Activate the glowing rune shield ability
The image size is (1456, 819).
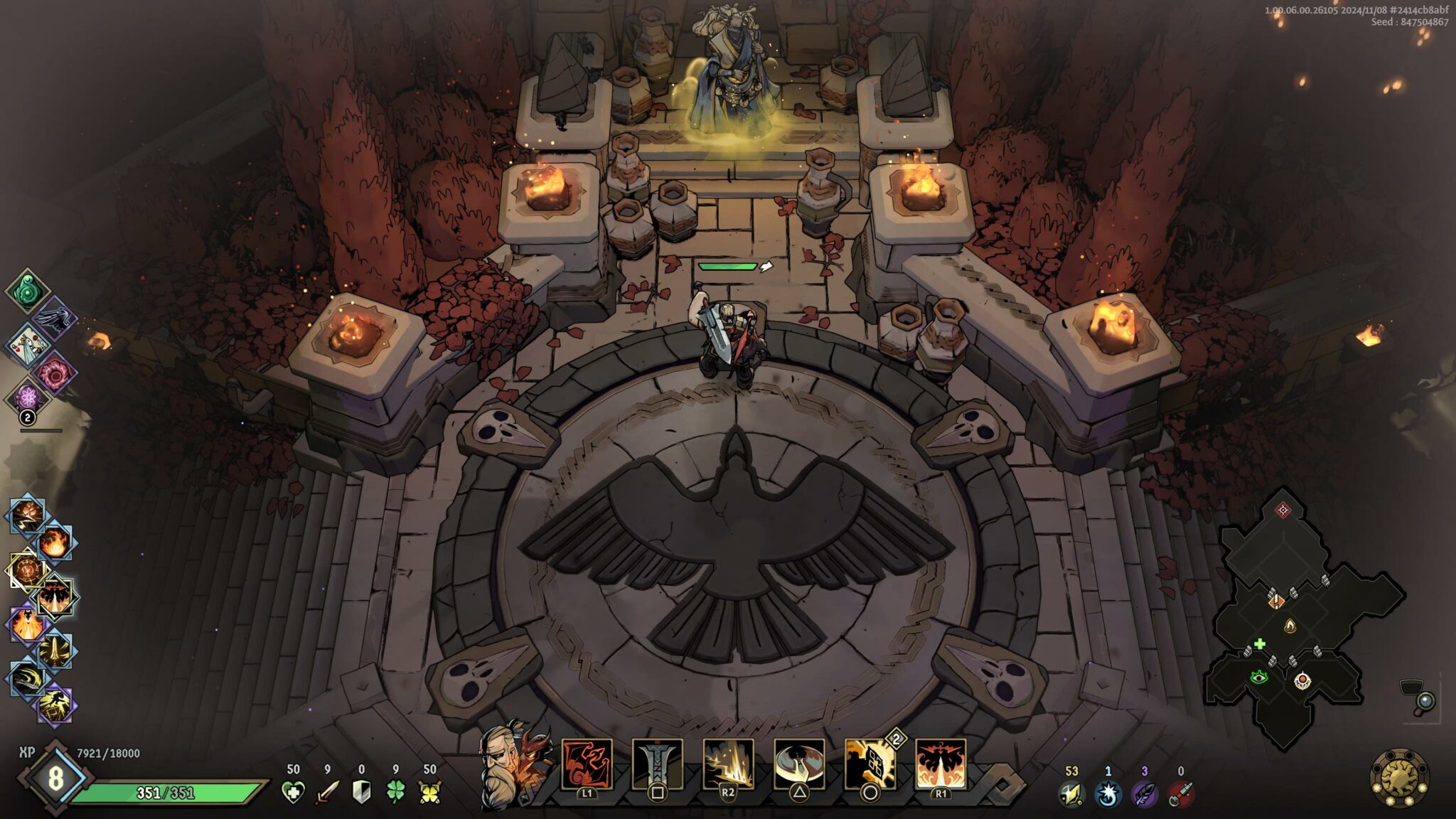(869, 764)
